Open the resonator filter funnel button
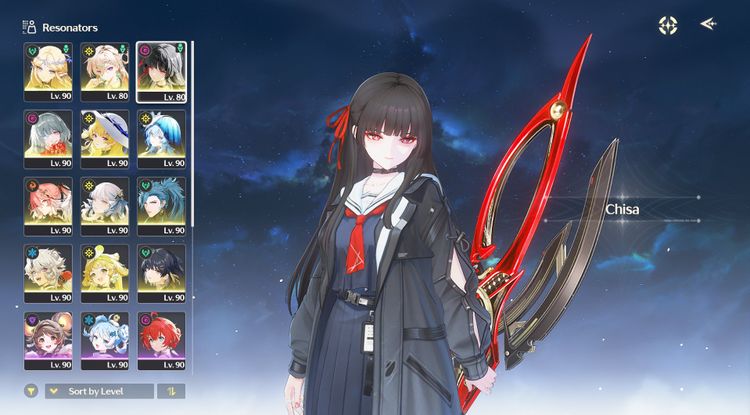 [x=31, y=391]
